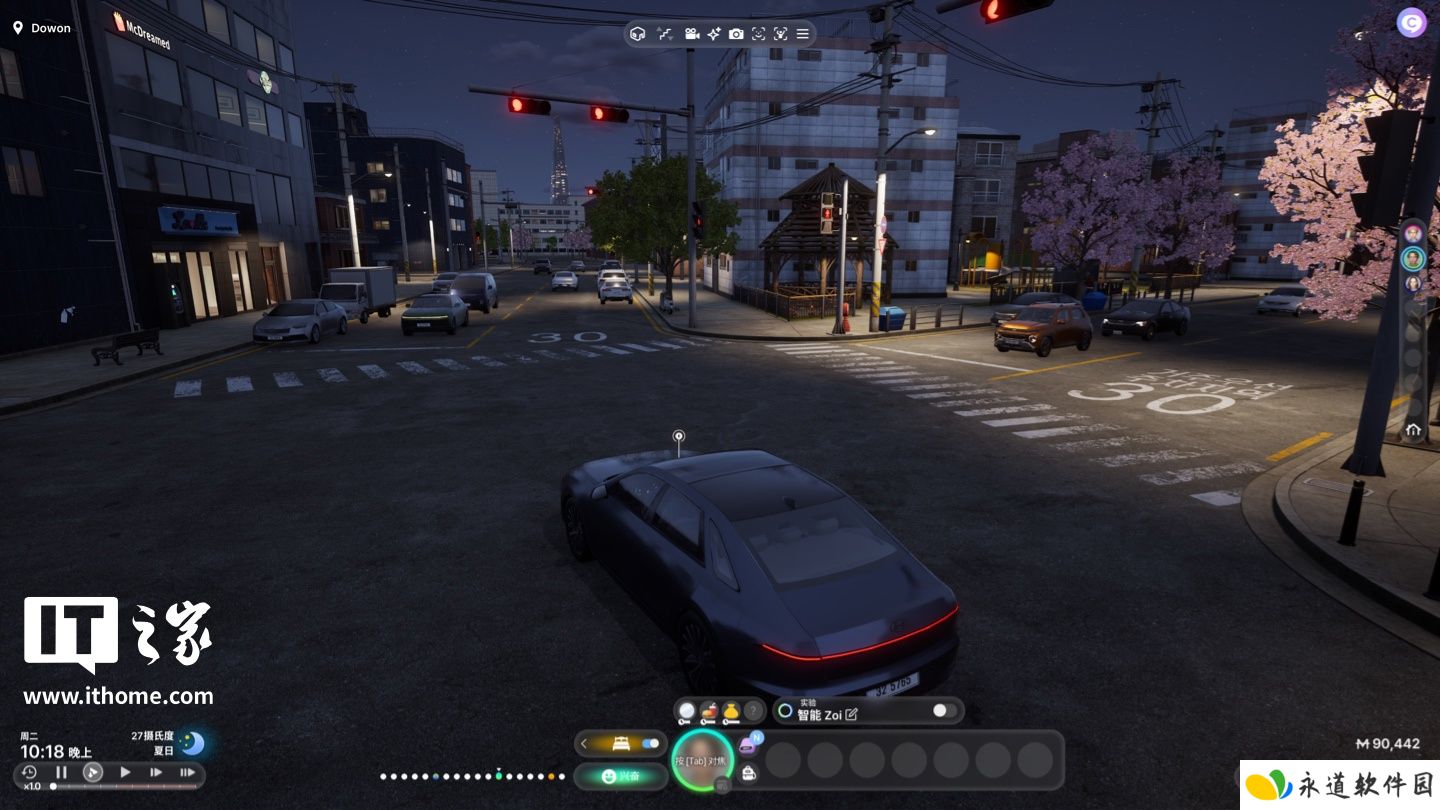Switch to double fast-forward speed
Viewport: 1440px width, 810px height.
[x=156, y=772]
